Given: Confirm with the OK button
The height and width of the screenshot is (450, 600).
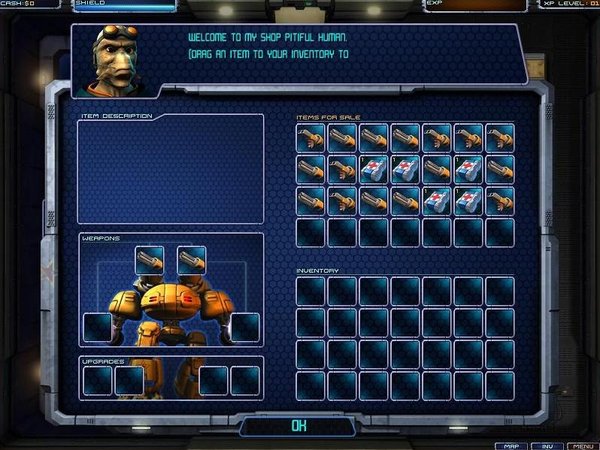Looking at the screenshot, I should (298, 425).
